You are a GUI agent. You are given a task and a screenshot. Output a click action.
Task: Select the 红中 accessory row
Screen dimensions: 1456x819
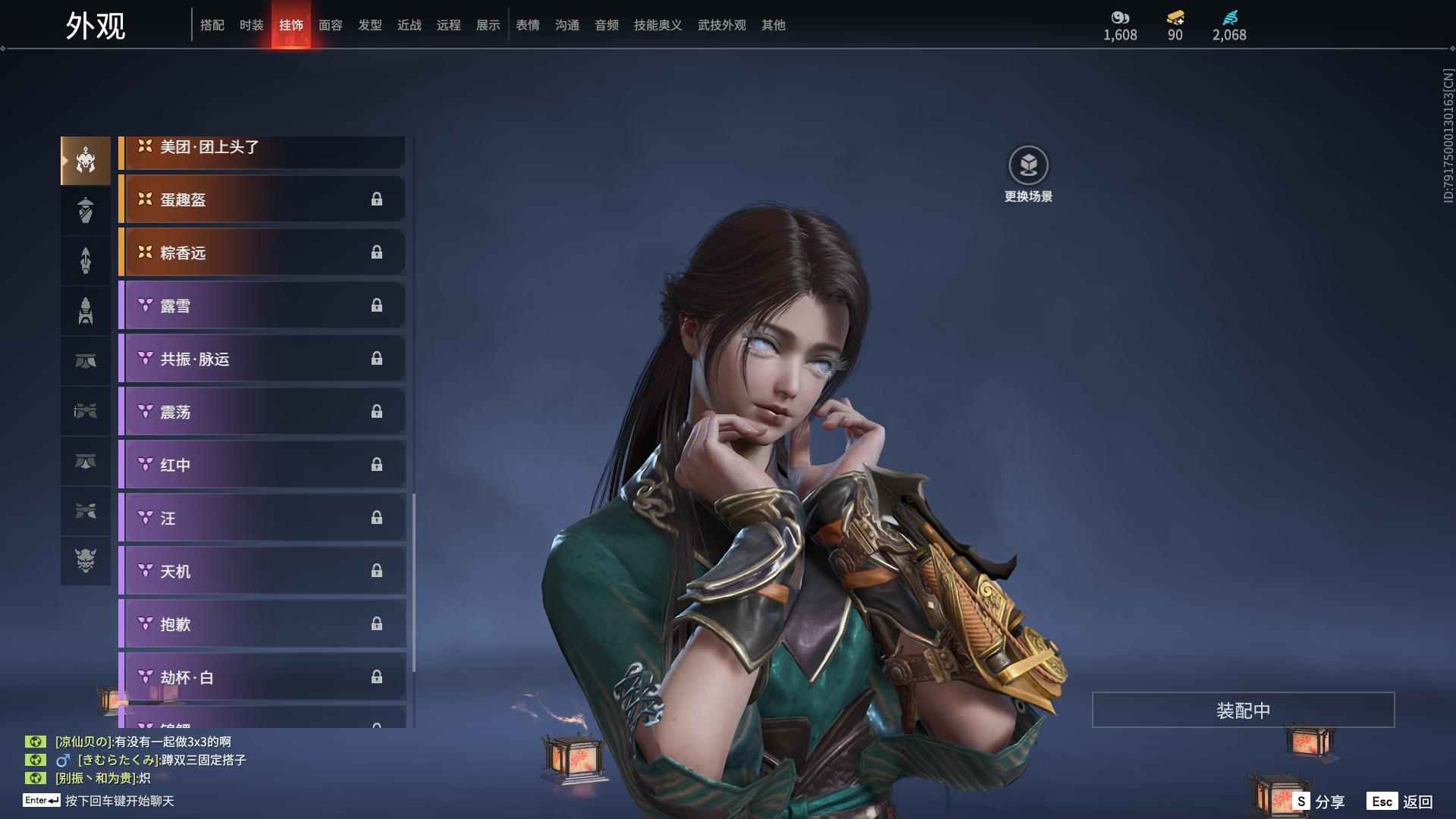(x=262, y=465)
